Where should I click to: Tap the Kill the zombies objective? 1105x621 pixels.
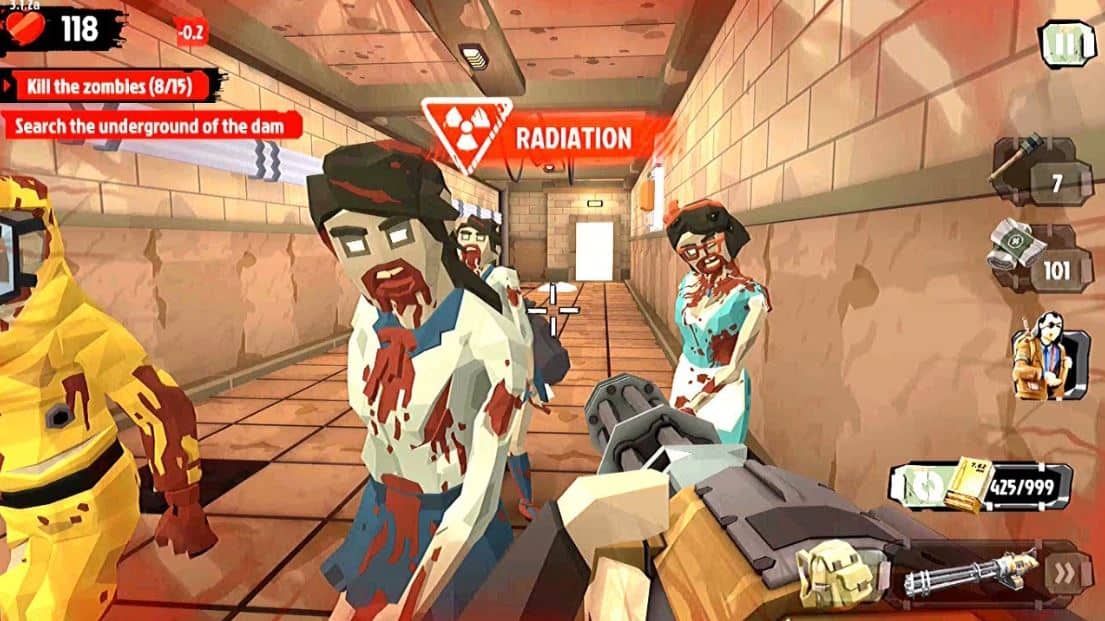coord(112,85)
